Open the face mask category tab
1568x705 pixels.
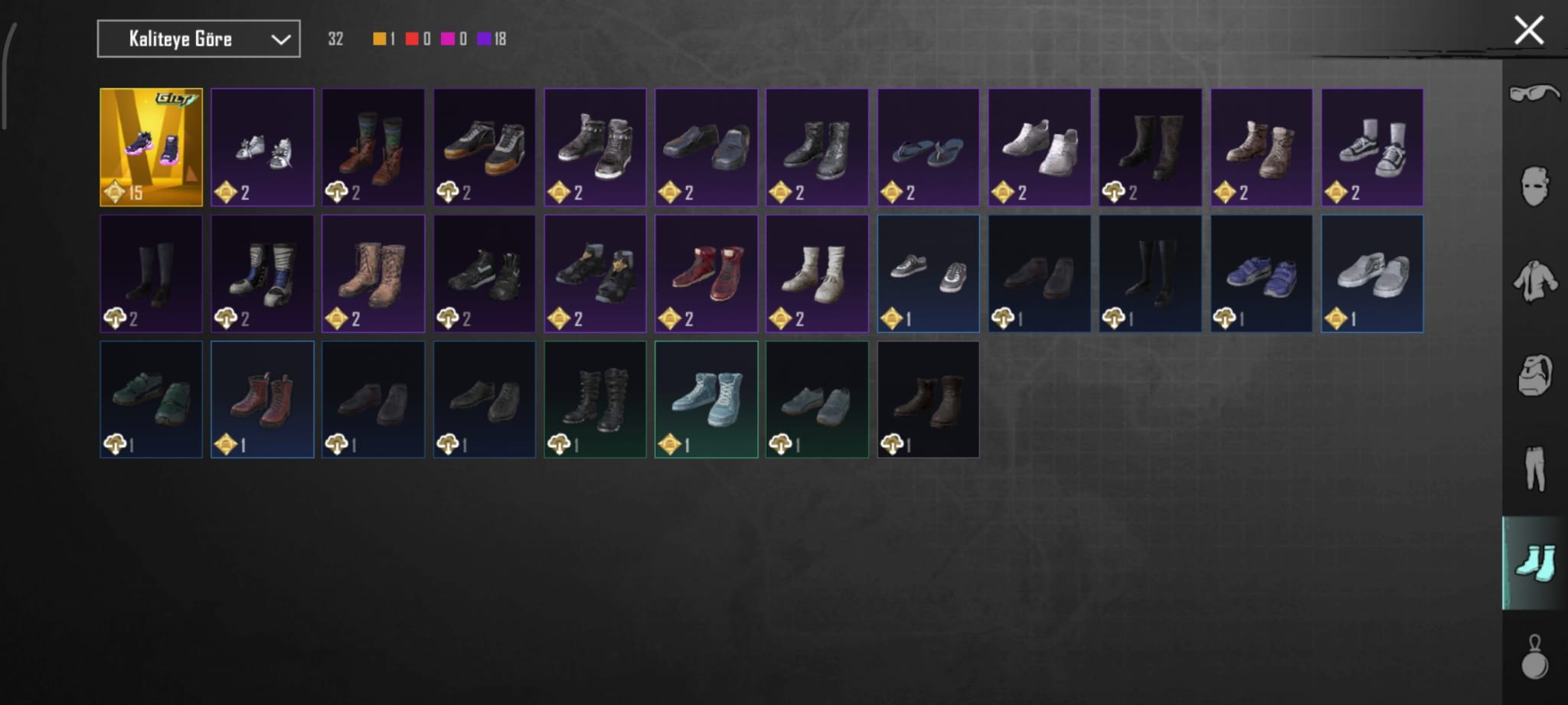[x=1534, y=187]
